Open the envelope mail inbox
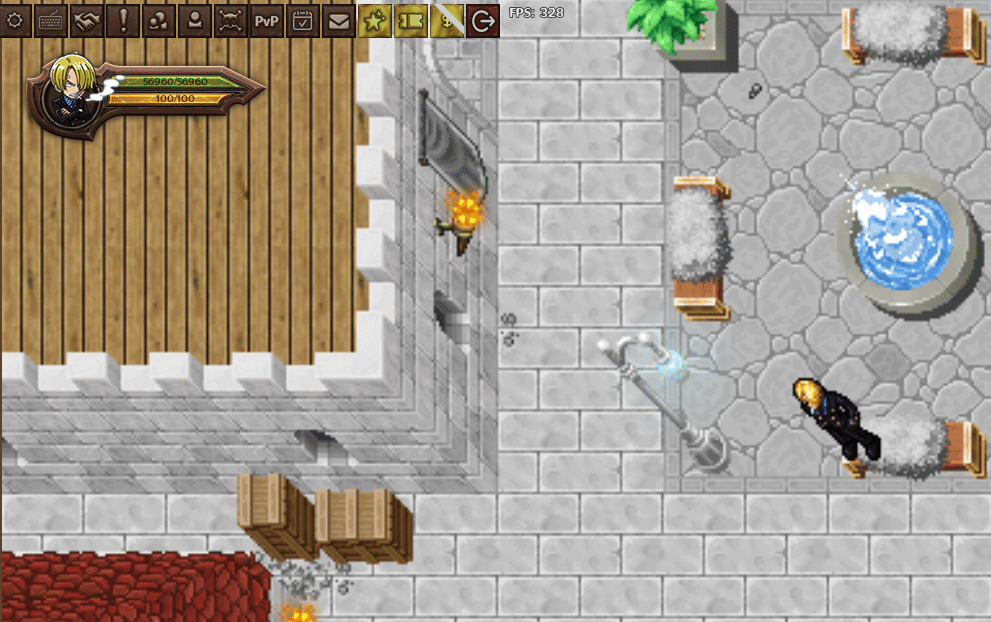Screen dimensions: 991x622 pos(339,20)
